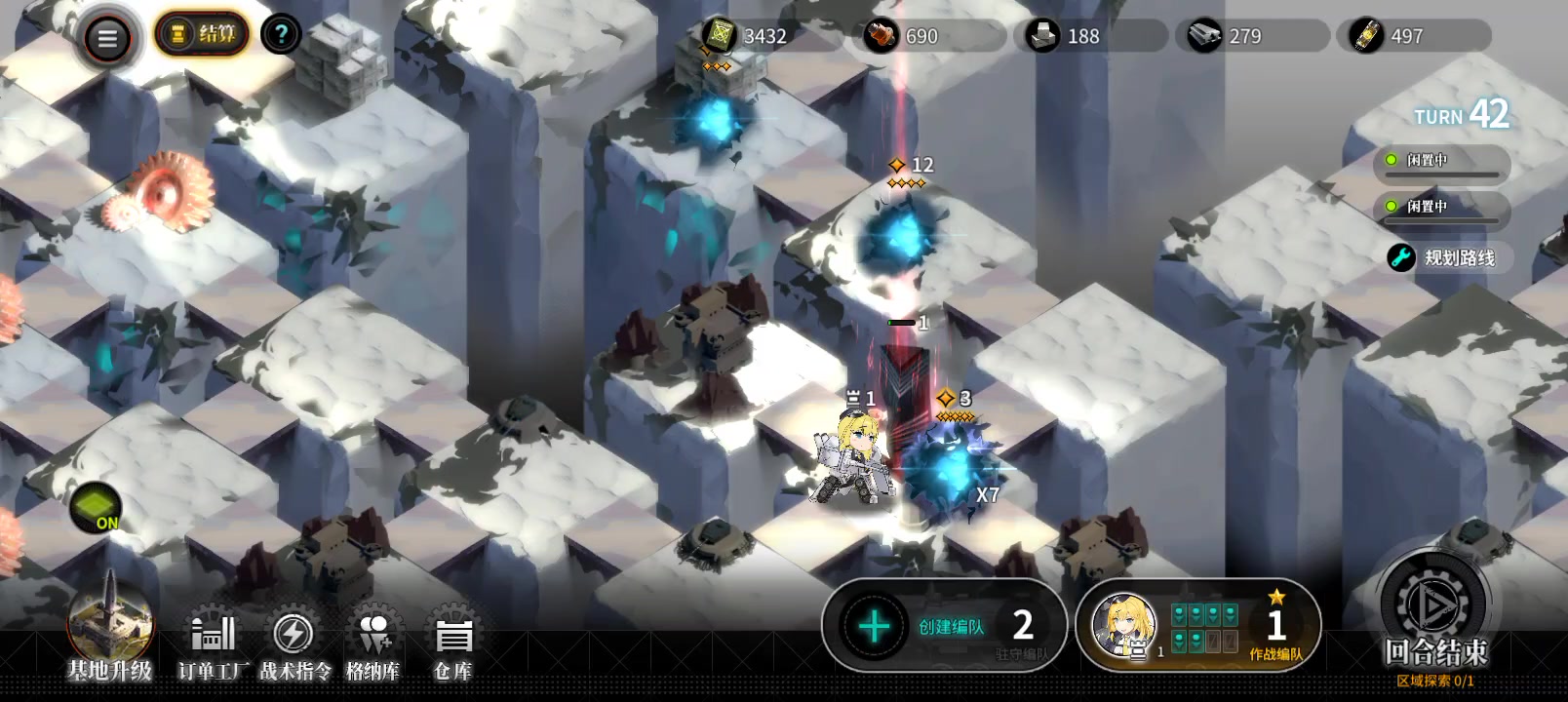Select the blonde combat squad card
Image resolution: width=1568 pixels, height=702 pixels.
pos(1197,626)
